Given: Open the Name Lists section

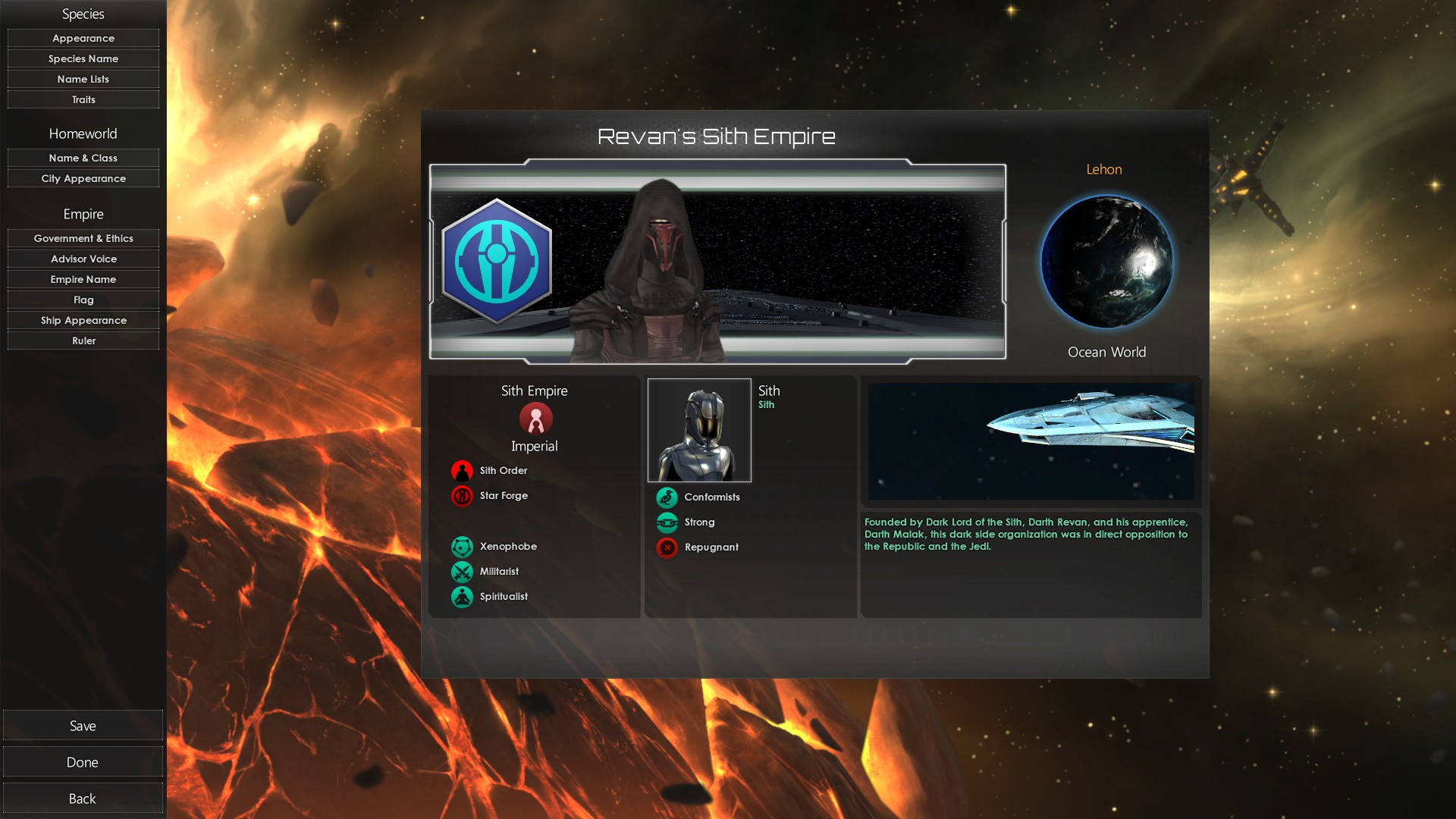Looking at the screenshot, I should tap(83, 79).
